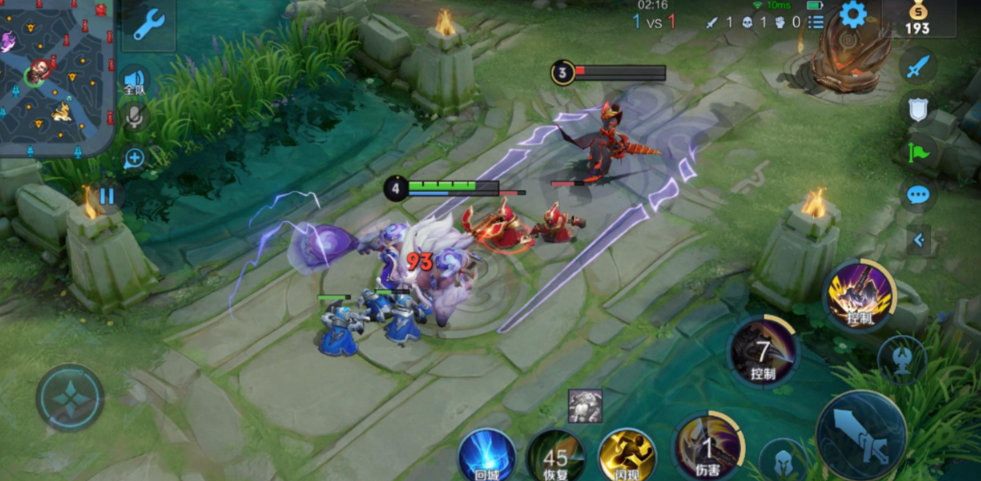Open the scoreboard list icon
The height and width of the screenshot is (481, 981).
point(815,21)
